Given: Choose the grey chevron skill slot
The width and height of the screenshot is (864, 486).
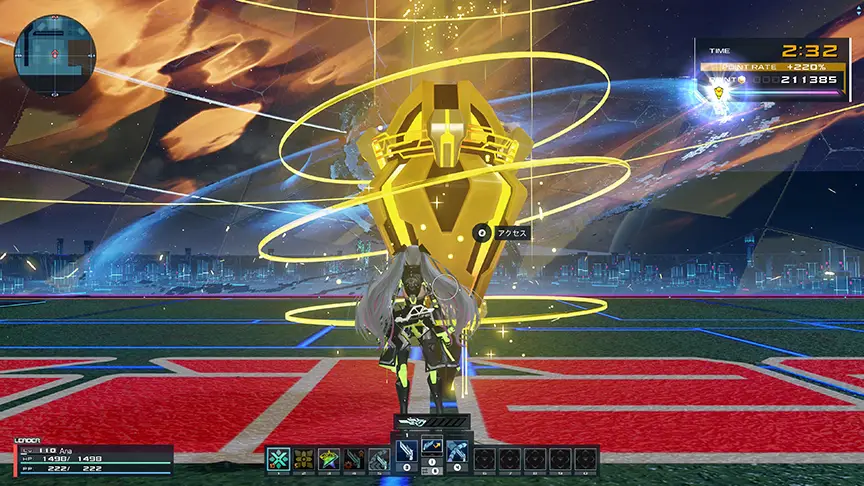Looking at the screenshot, I should pyautogui.click(x=381, y=459).
